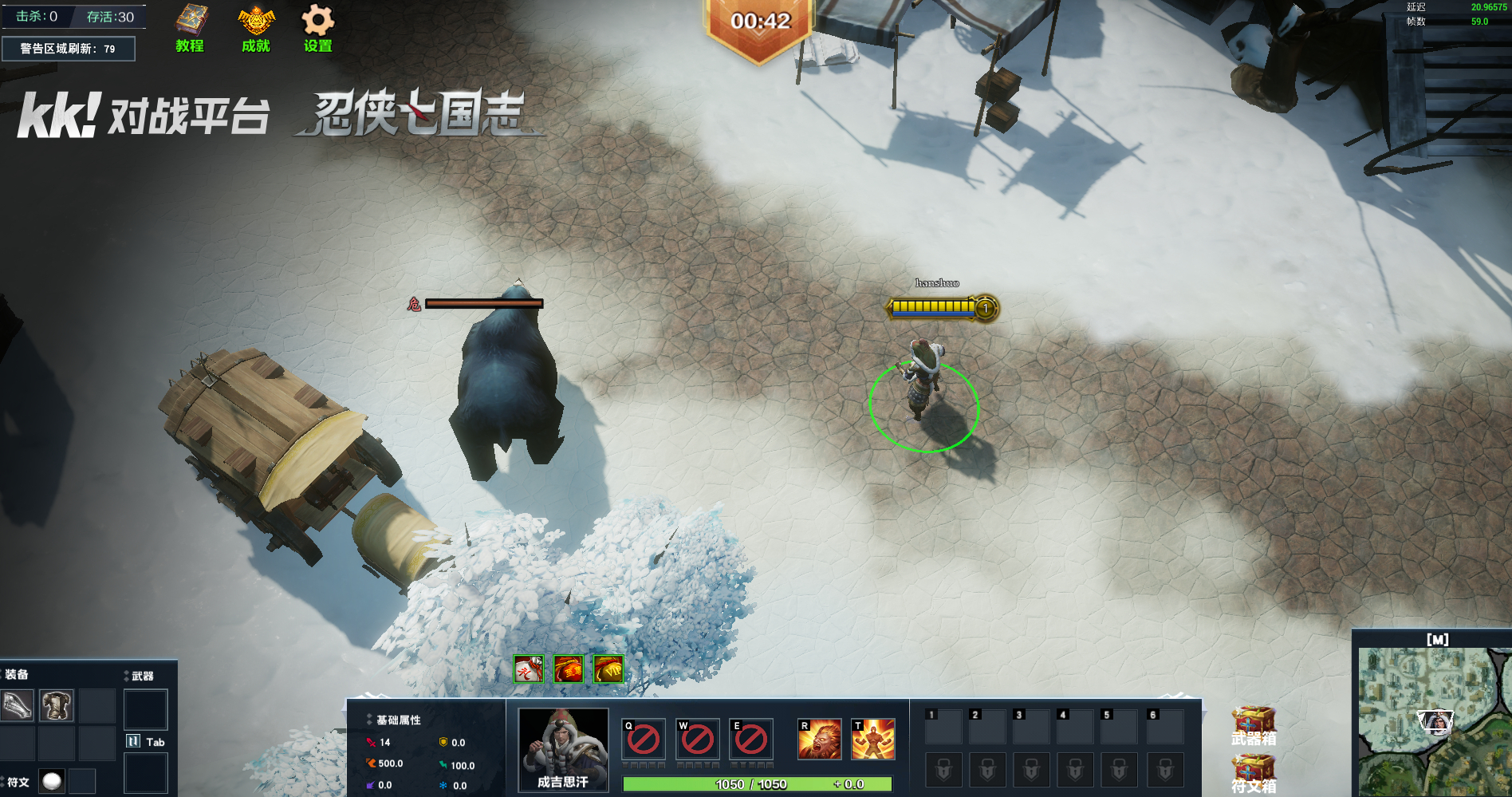The width and height of the screenshot is (1512, 797).
Task: Activate the locked W skill slot
Action: [697, 739]
